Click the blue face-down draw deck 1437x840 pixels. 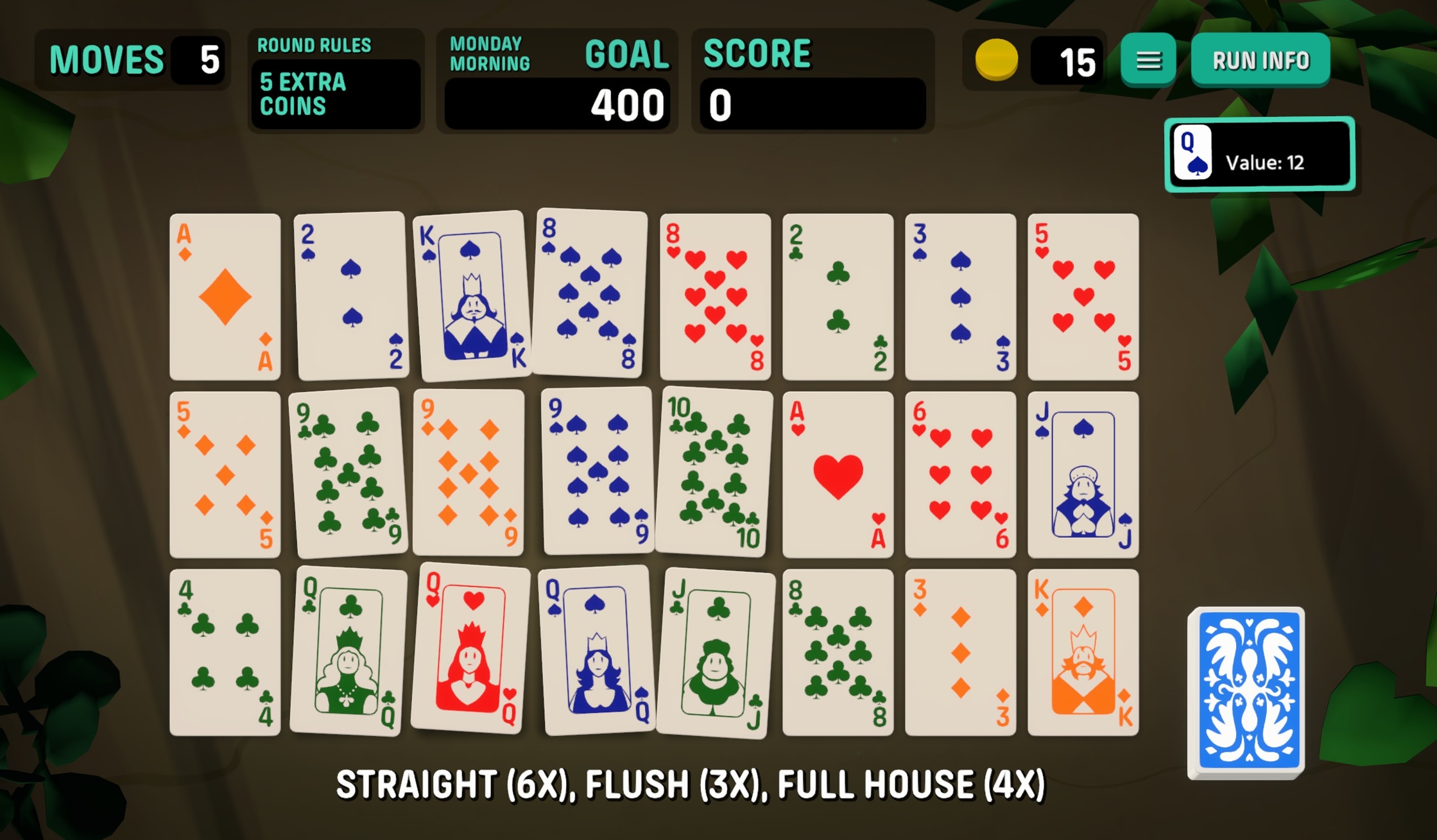(1247, 692)
